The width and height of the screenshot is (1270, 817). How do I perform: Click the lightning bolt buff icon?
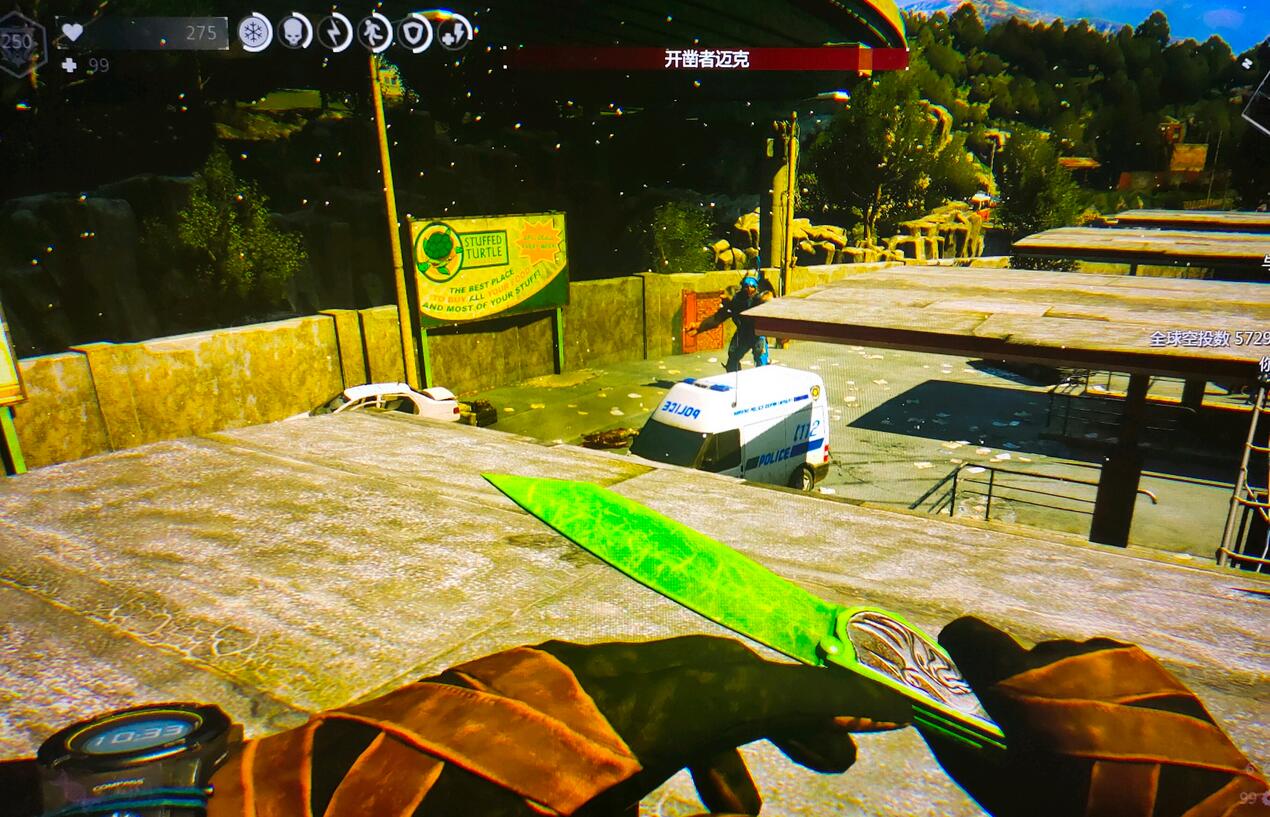click(335, 32)
